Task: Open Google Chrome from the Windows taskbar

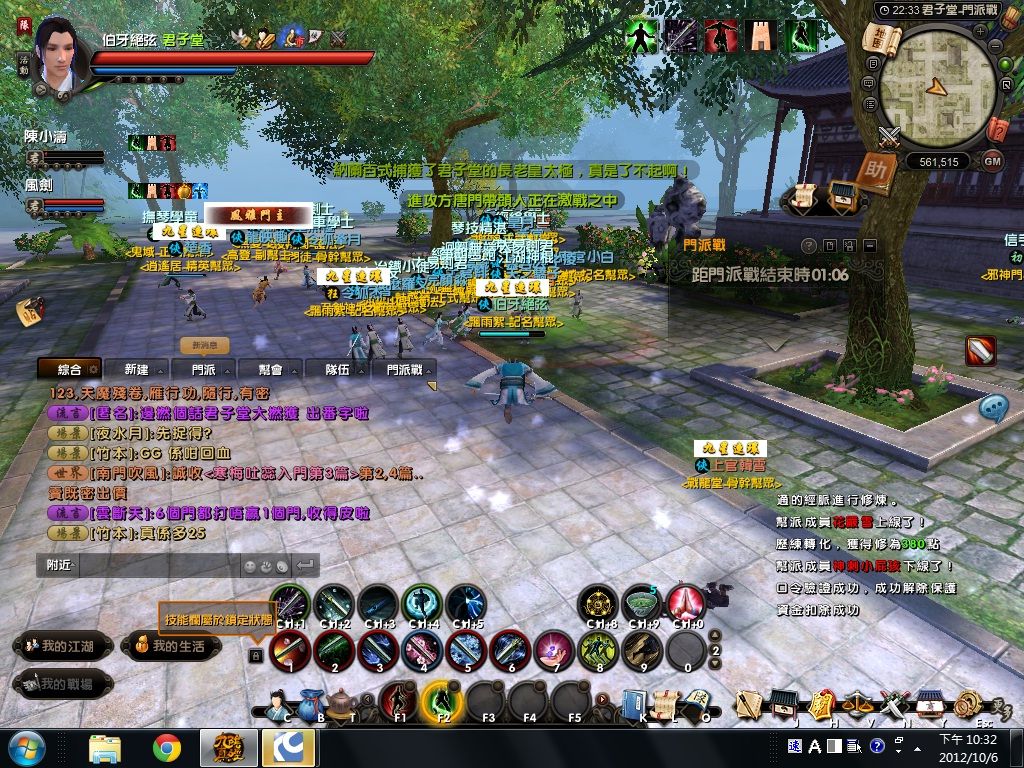Action: [166, 747]
